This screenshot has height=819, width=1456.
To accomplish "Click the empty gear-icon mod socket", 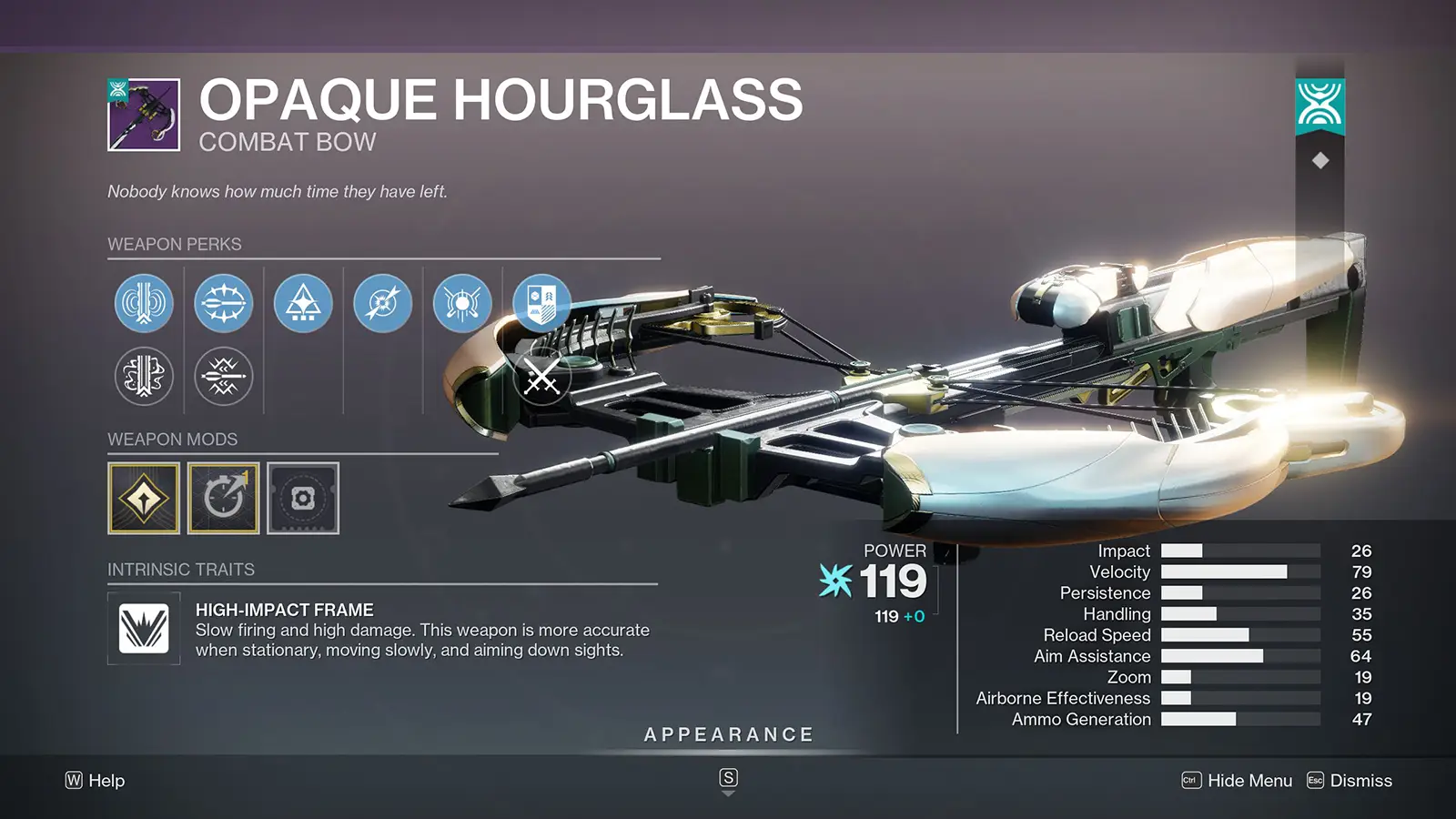I will click(303, 499).
